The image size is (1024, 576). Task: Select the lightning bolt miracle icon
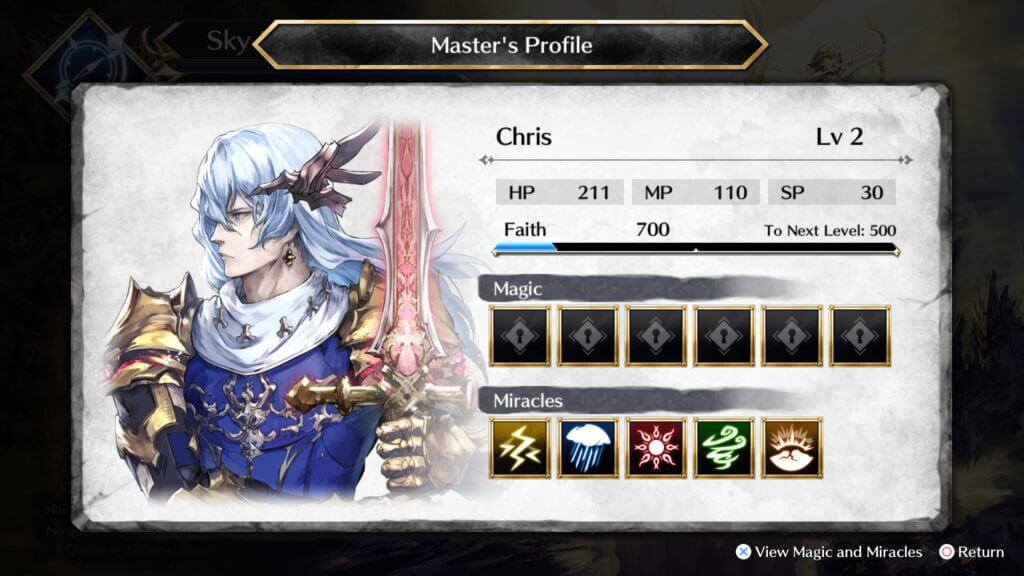coord(520,447)
